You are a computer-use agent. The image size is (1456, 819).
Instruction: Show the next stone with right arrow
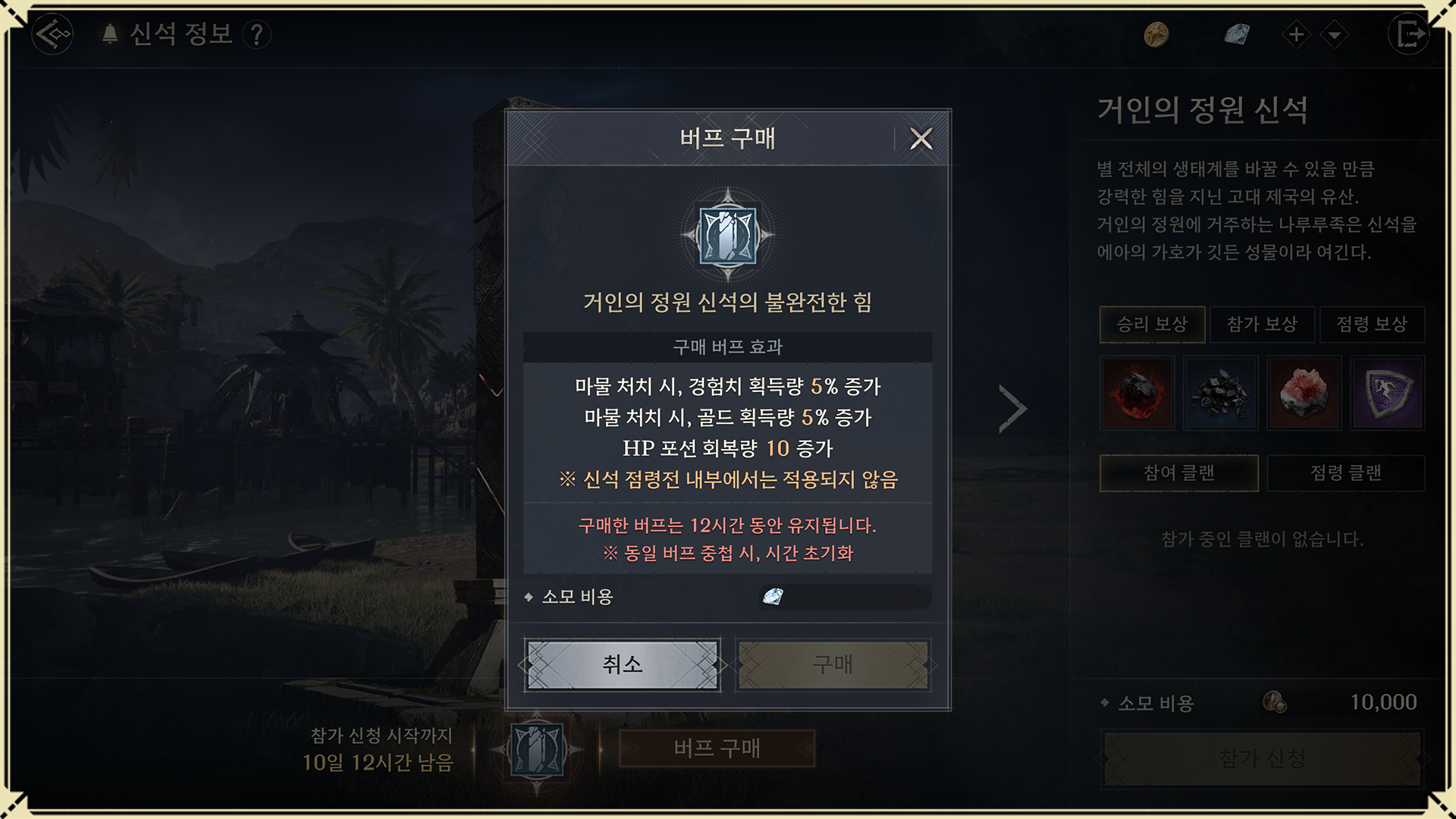click(1012, 409)
